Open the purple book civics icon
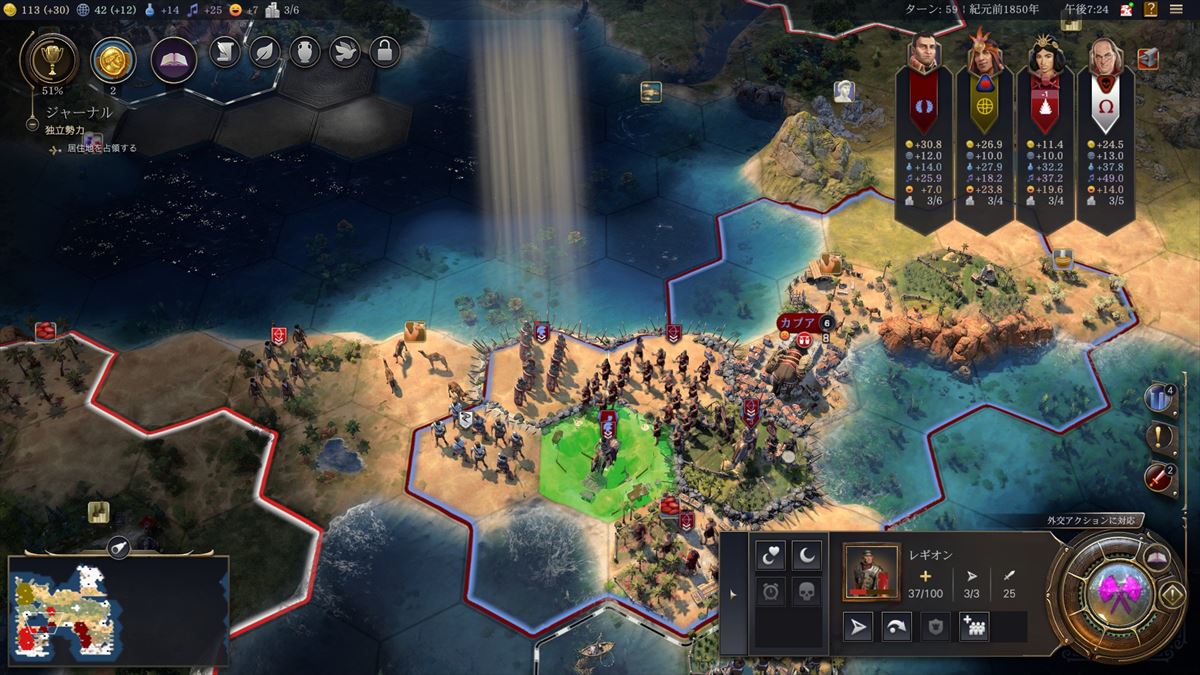1200x675 pixels. [173, 60]
